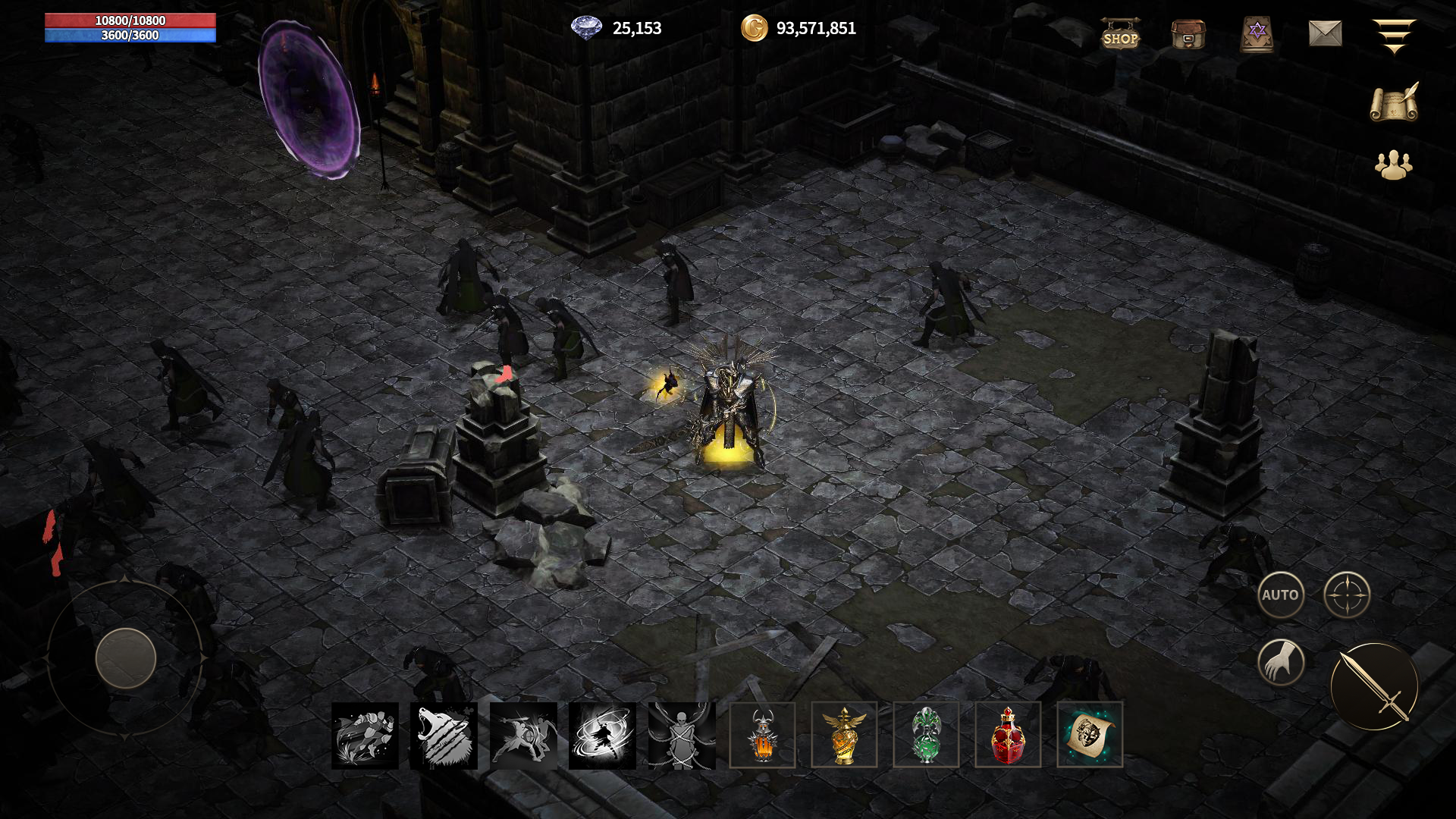Open the mail envelope icon
The width and height of the screenshot is (1456, 819).
(1327, 34)
